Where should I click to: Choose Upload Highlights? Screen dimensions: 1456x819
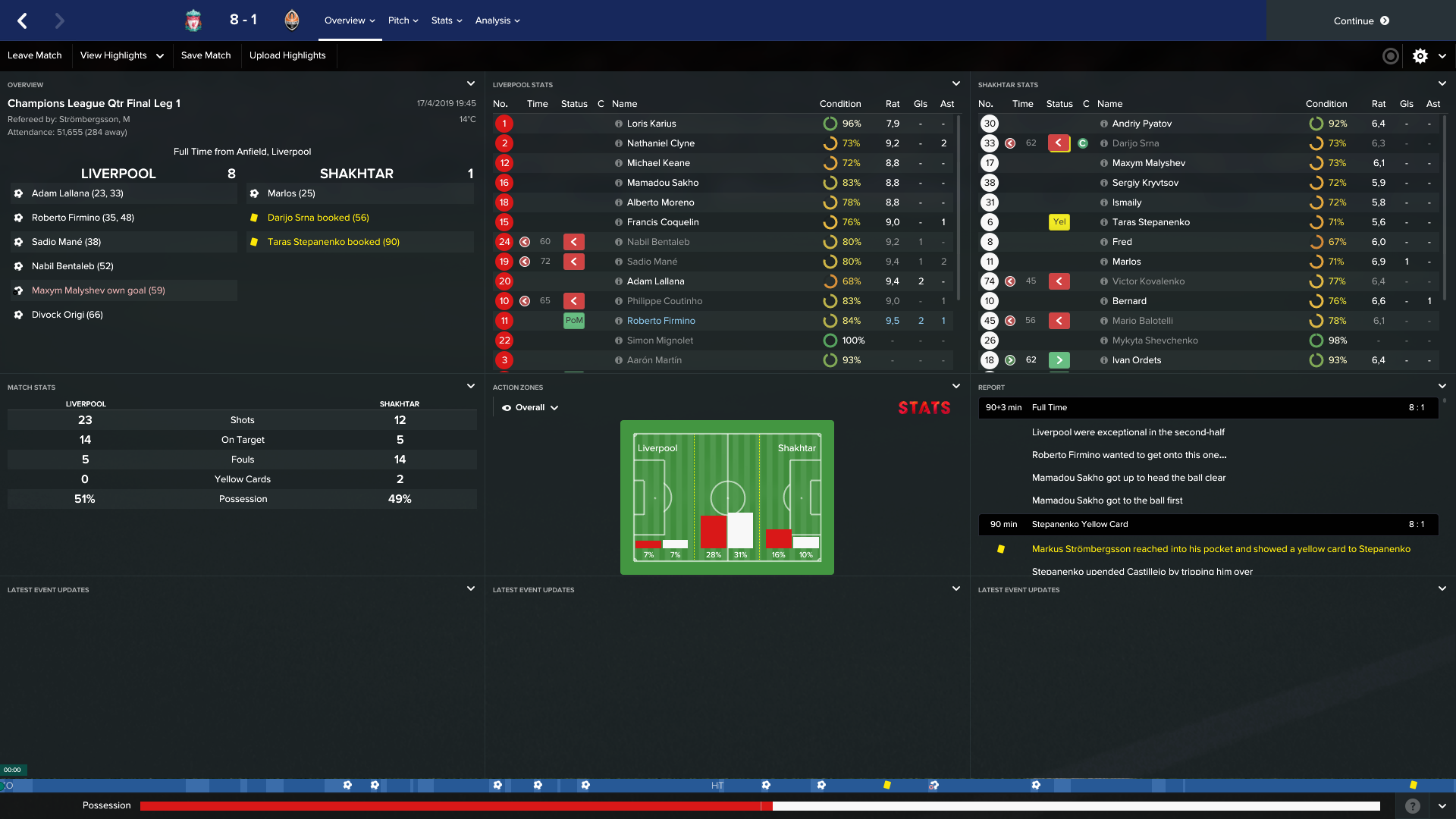[287, 55]
